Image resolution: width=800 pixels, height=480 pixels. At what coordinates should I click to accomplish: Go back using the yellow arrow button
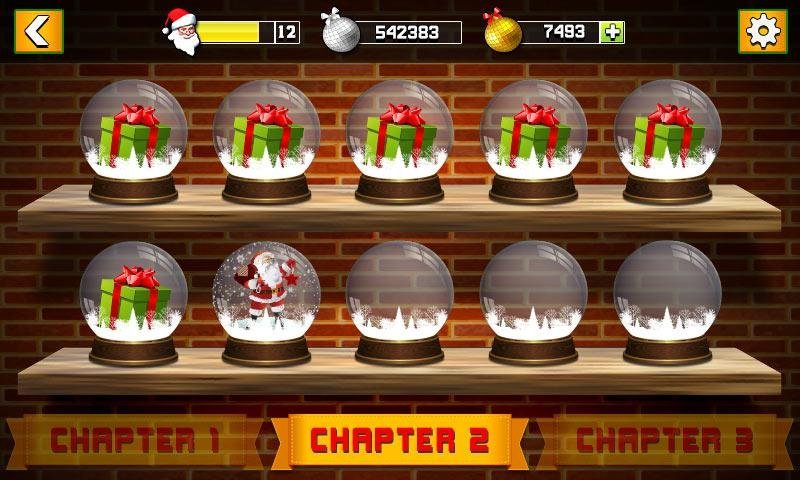[38, 31]
